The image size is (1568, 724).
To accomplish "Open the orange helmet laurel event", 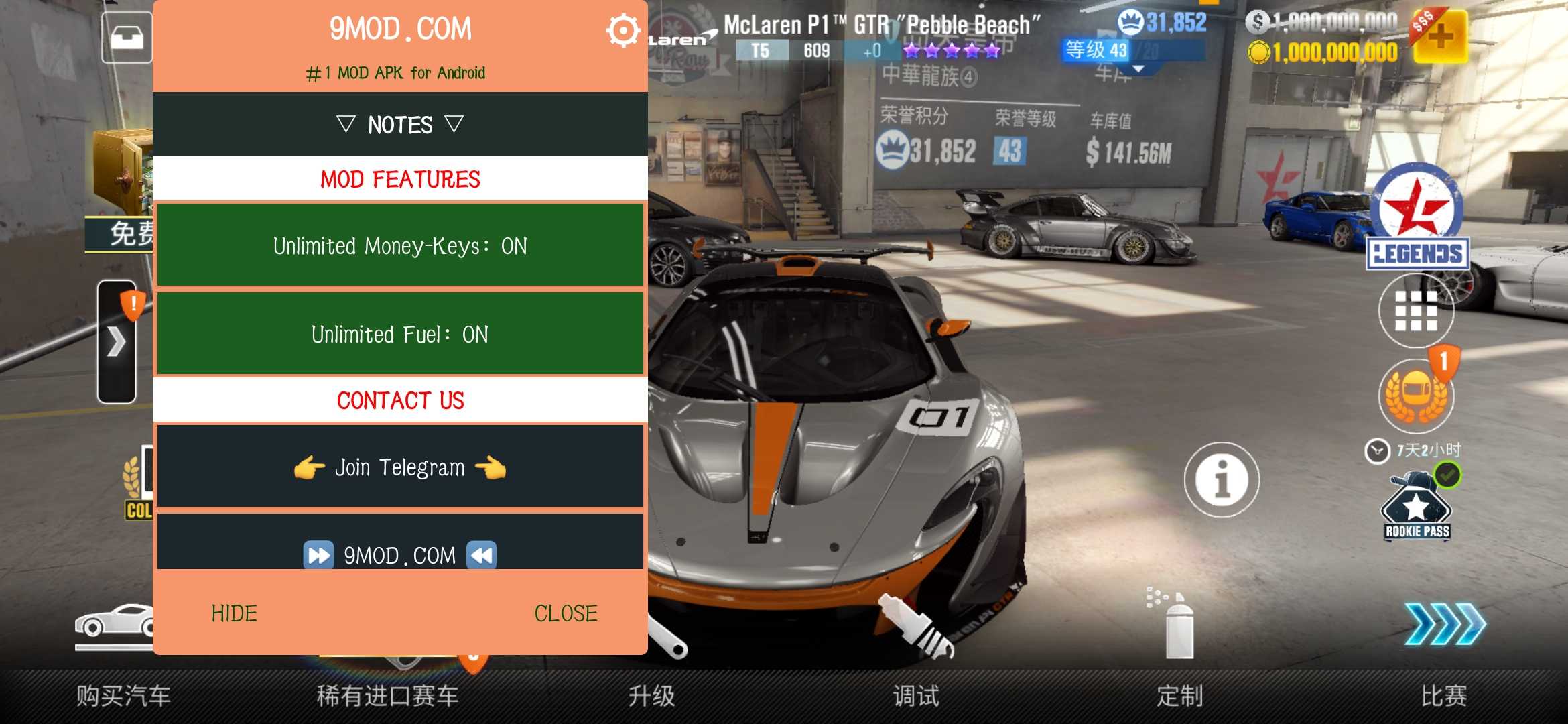I will pos(1416,396).
